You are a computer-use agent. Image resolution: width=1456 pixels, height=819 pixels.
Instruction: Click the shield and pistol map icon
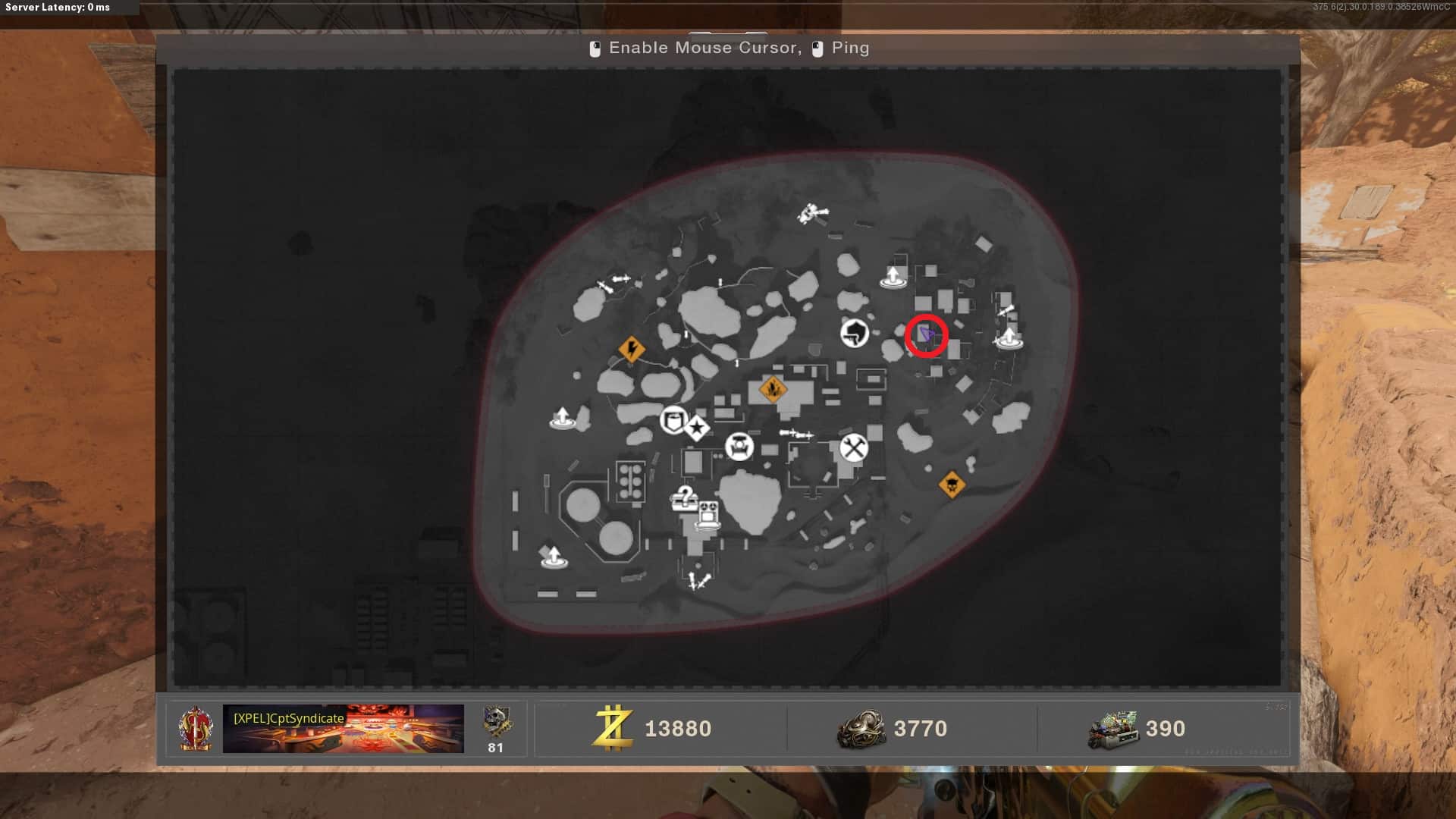click(855, 333)
